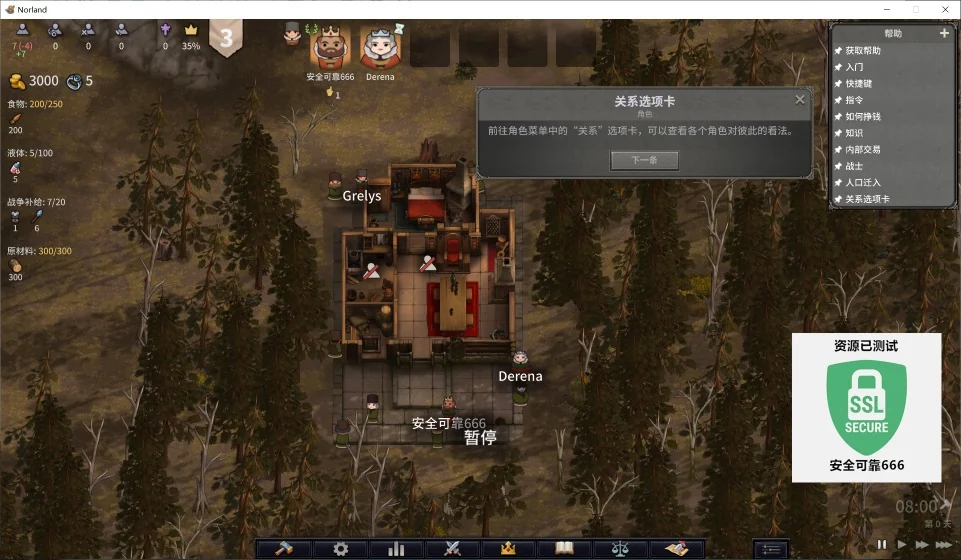Select the king portrait 安全可靠666
Screen dimensions: 961x560
(x=330, y=47)
